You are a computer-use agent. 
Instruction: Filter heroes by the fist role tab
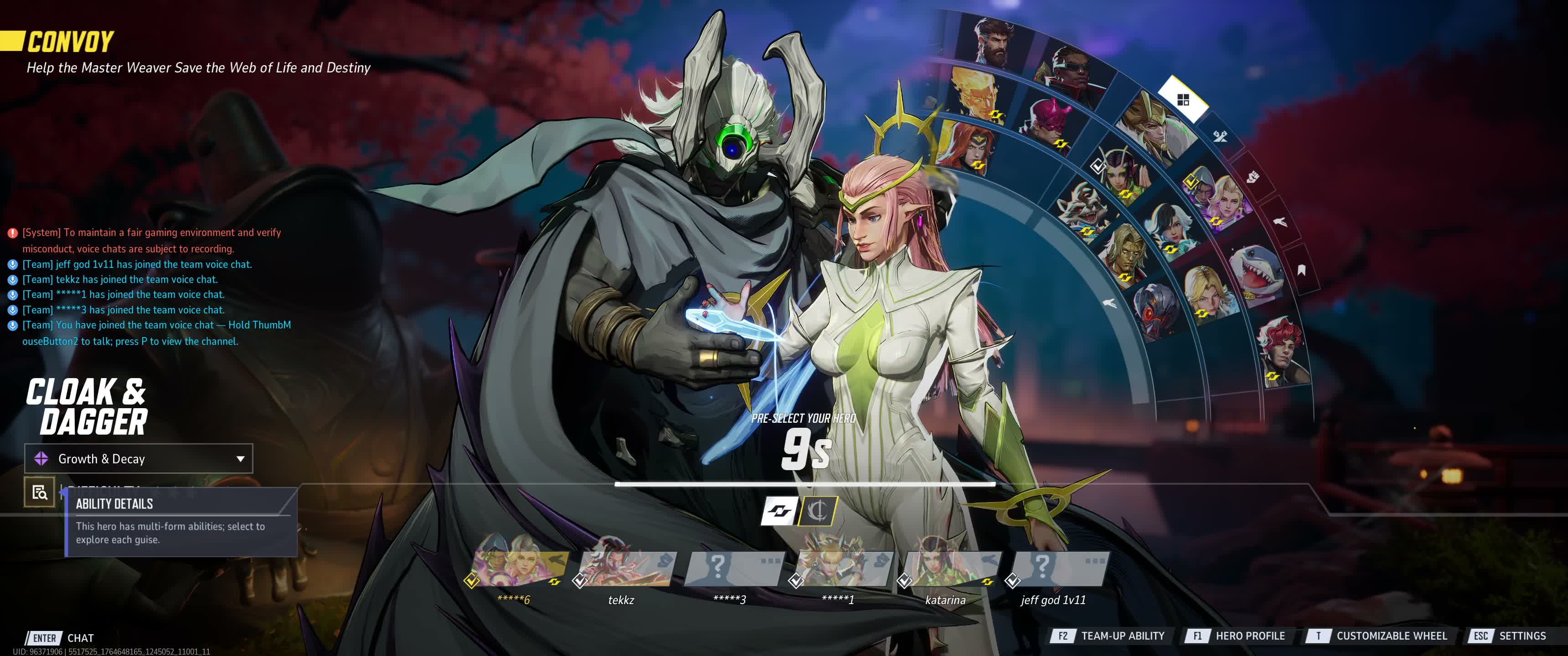tap(1252, 177)
